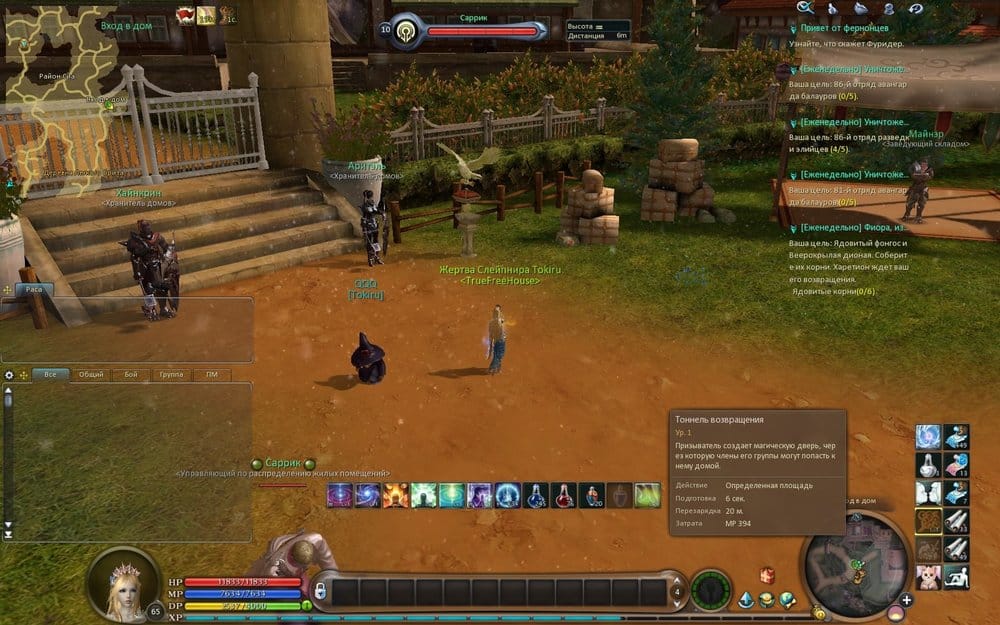Switch to the Общий chat tab
Screen dimensions: 1000x625
90,375
